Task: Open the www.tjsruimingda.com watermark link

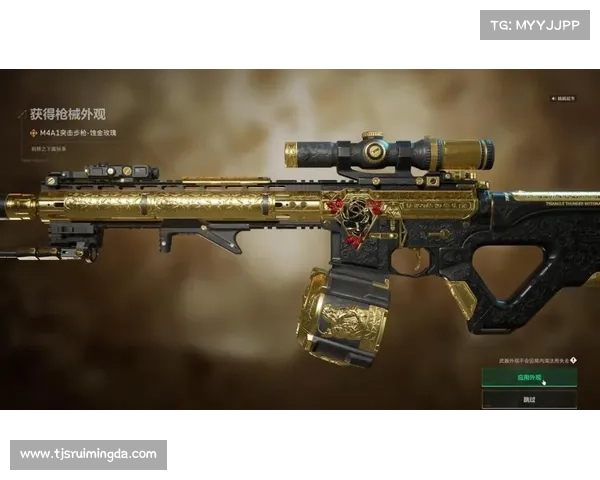Action: pos(88,454)
